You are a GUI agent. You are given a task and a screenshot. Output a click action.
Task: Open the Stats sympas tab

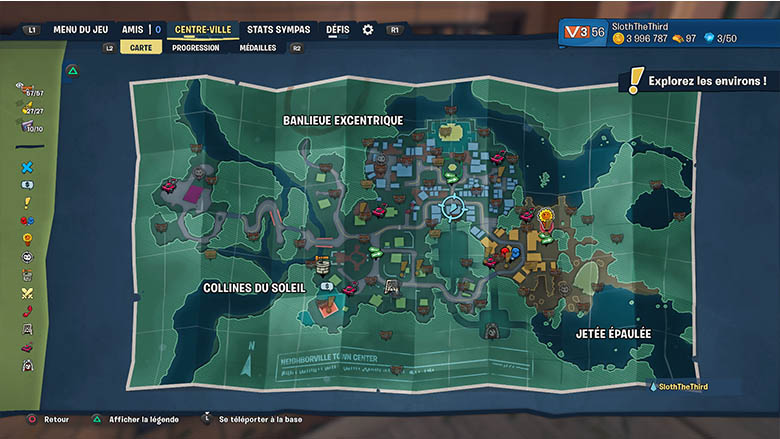tap(281, 30)
